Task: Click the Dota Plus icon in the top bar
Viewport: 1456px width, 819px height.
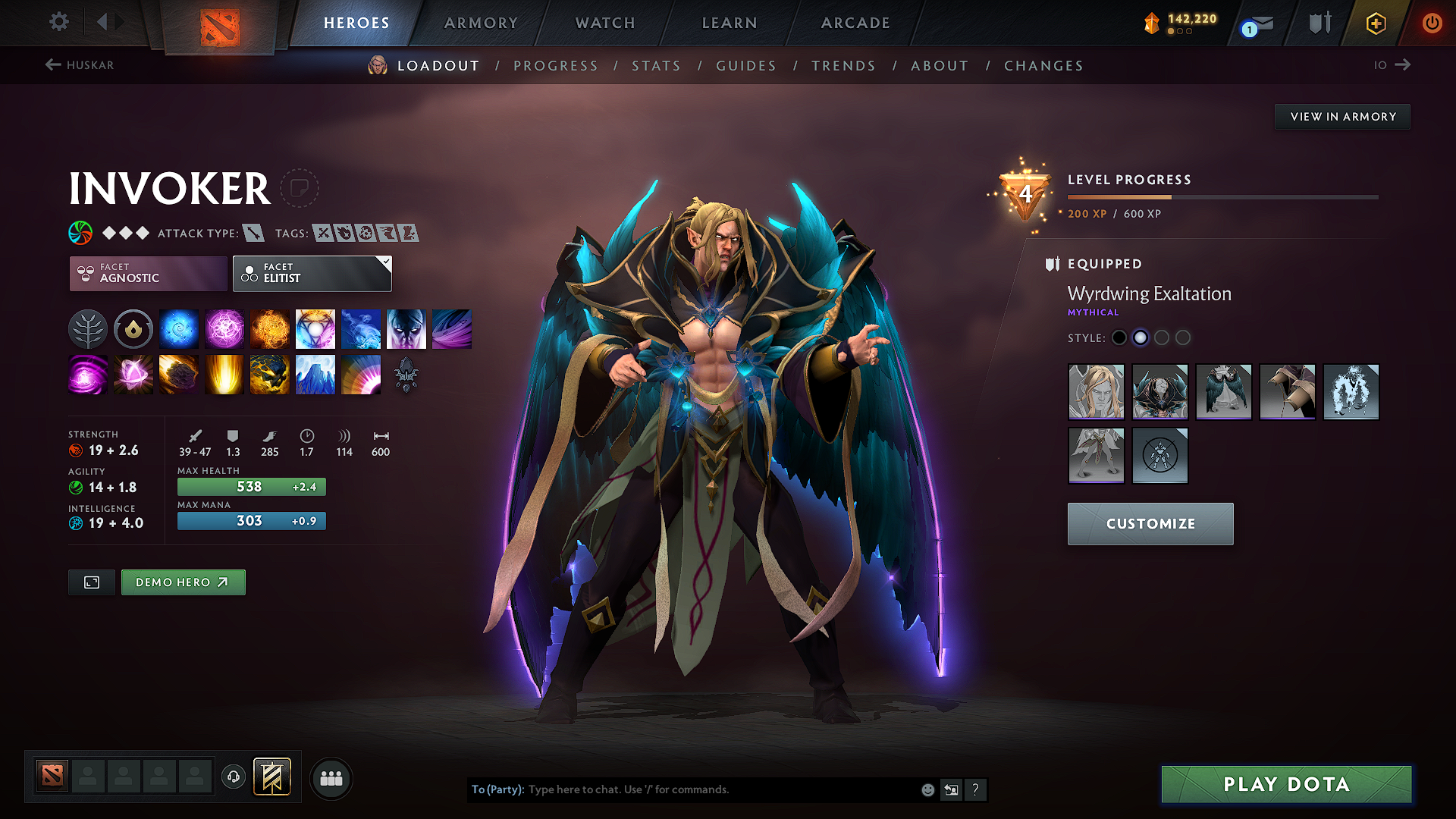Action: coord(1374,23)
